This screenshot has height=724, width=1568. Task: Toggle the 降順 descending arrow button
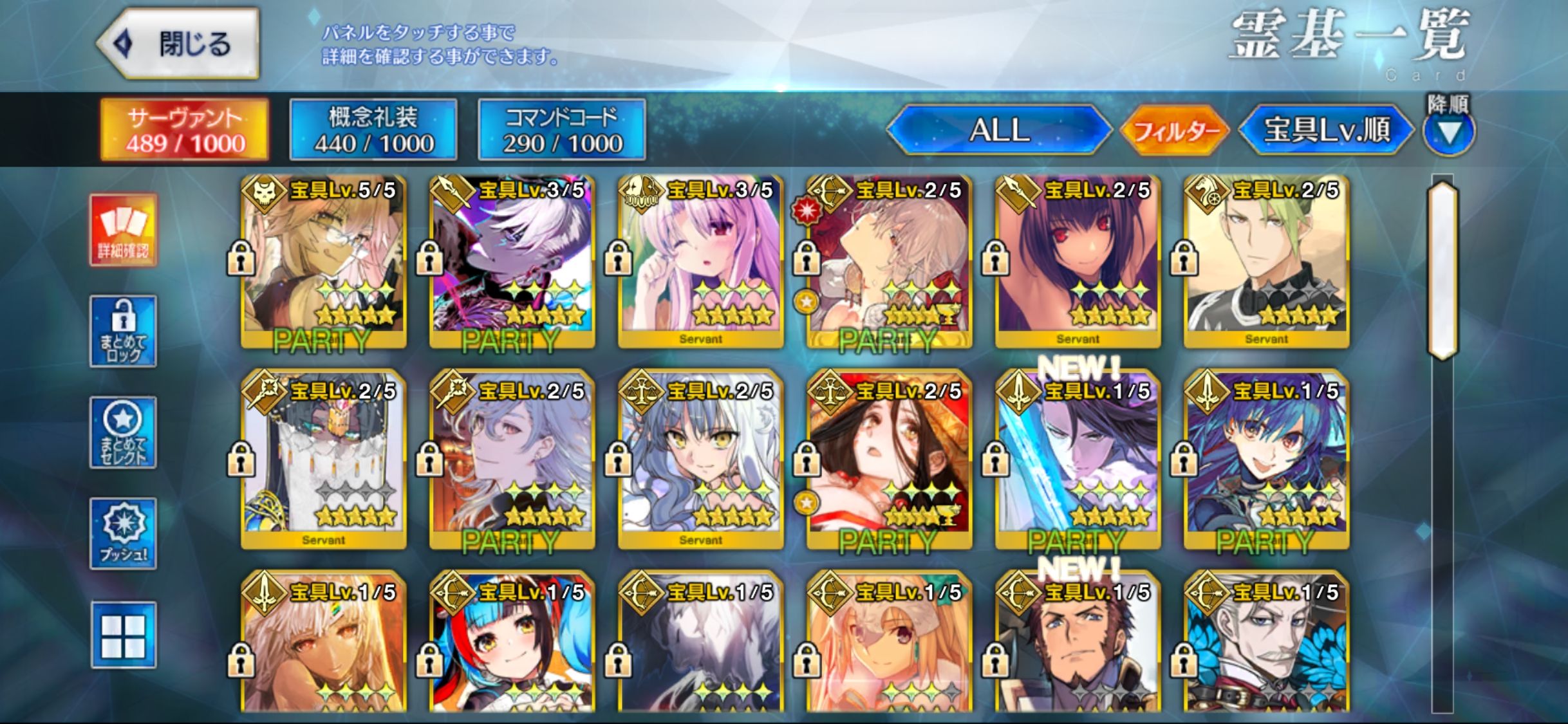tap(1448, 133)
